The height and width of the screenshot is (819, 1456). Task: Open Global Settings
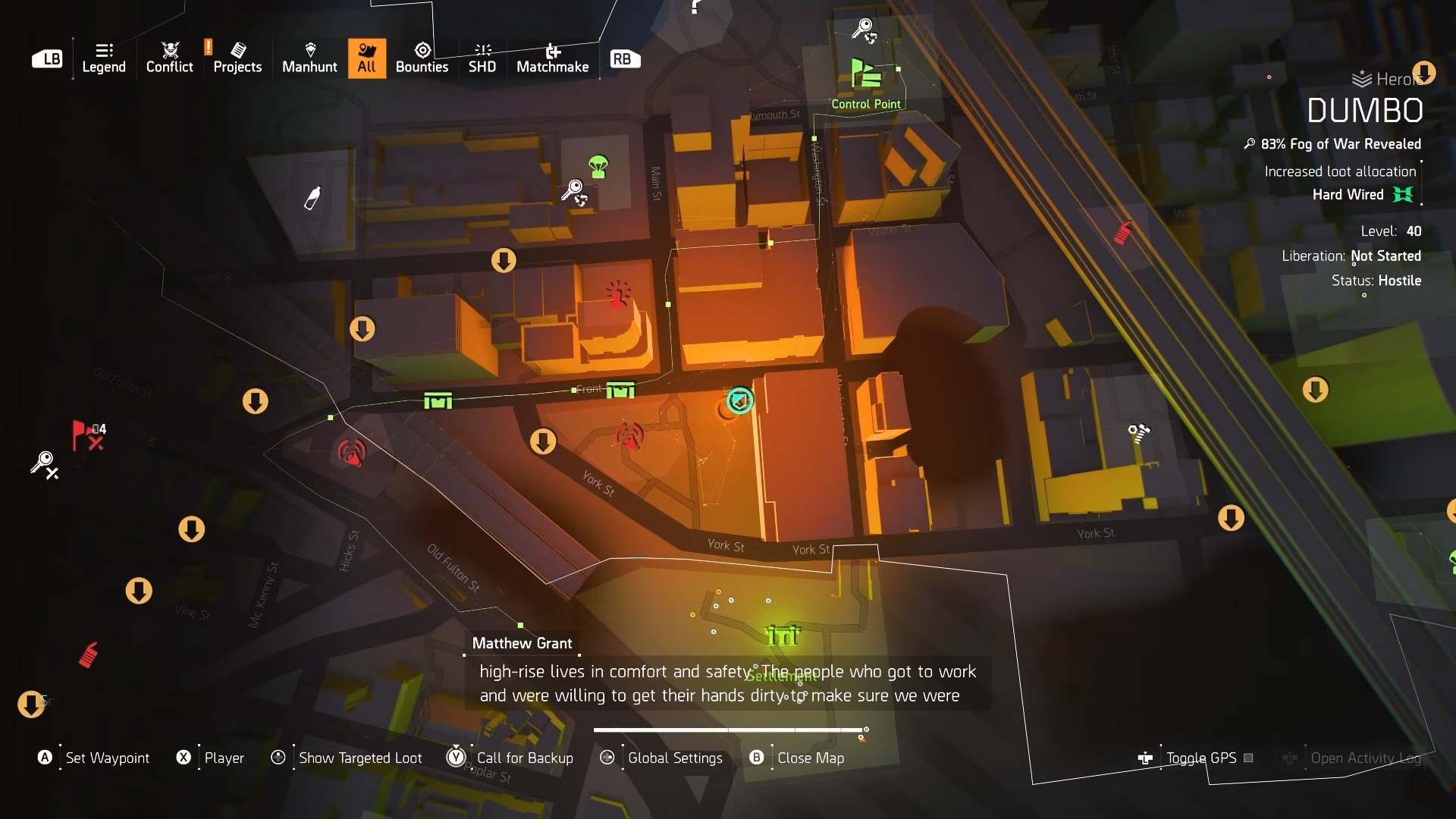coord(674,758)
